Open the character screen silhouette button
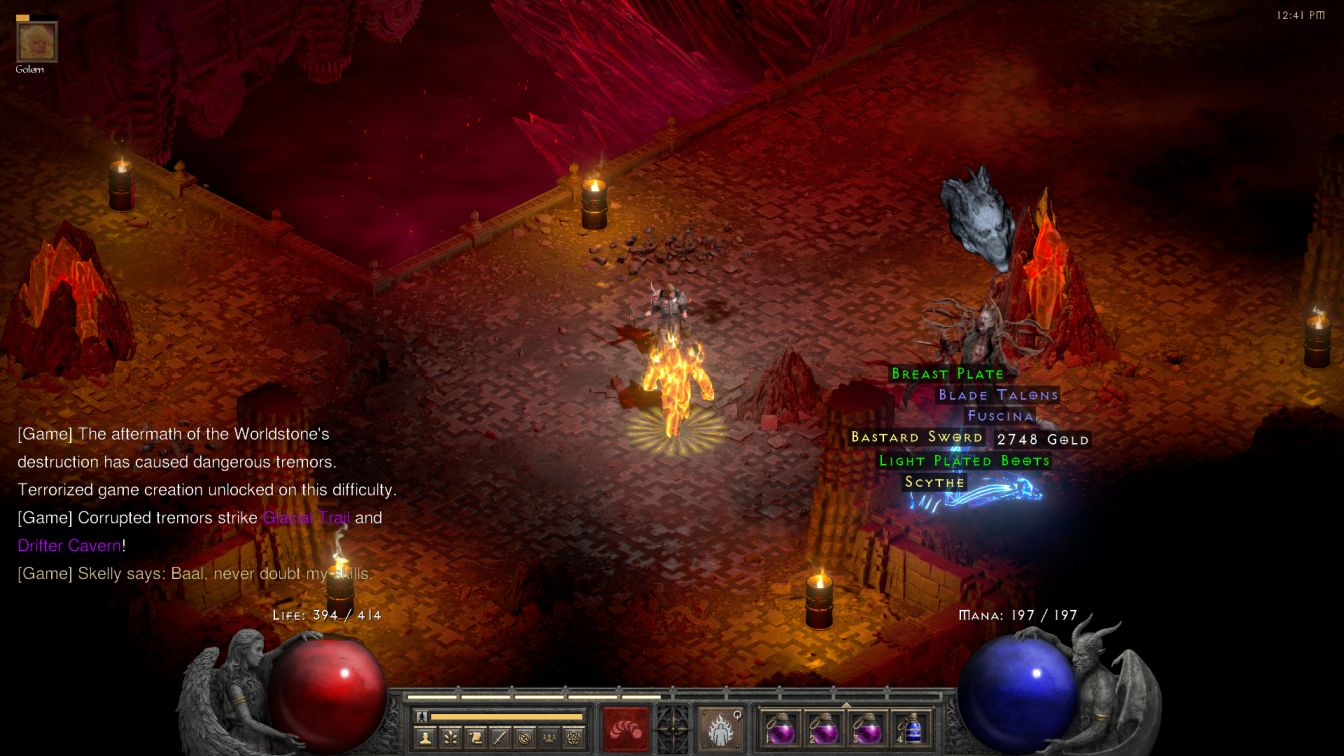This screenshot has width=1344, height=756. (x=427, y=738)
